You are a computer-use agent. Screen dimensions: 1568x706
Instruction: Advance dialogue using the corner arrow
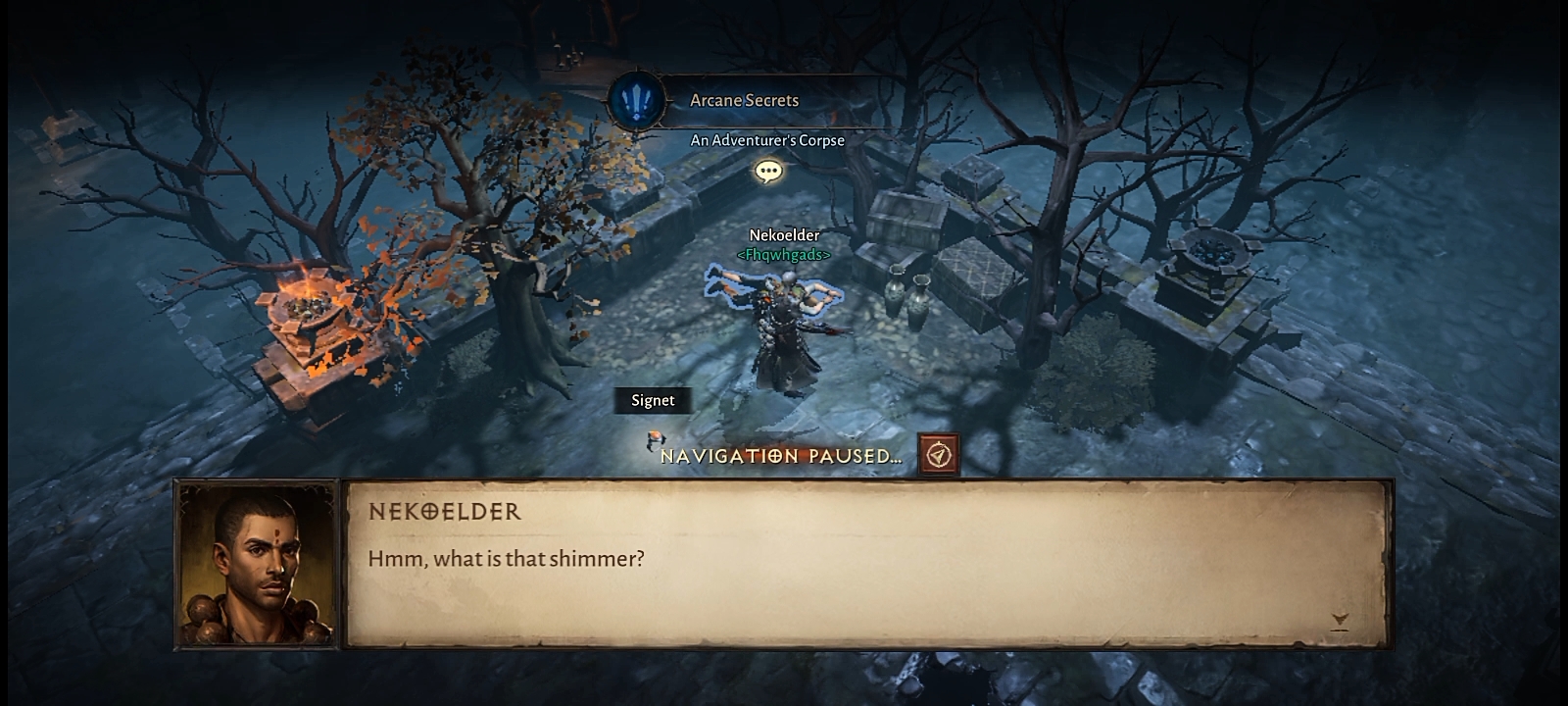click(1340, 620)
